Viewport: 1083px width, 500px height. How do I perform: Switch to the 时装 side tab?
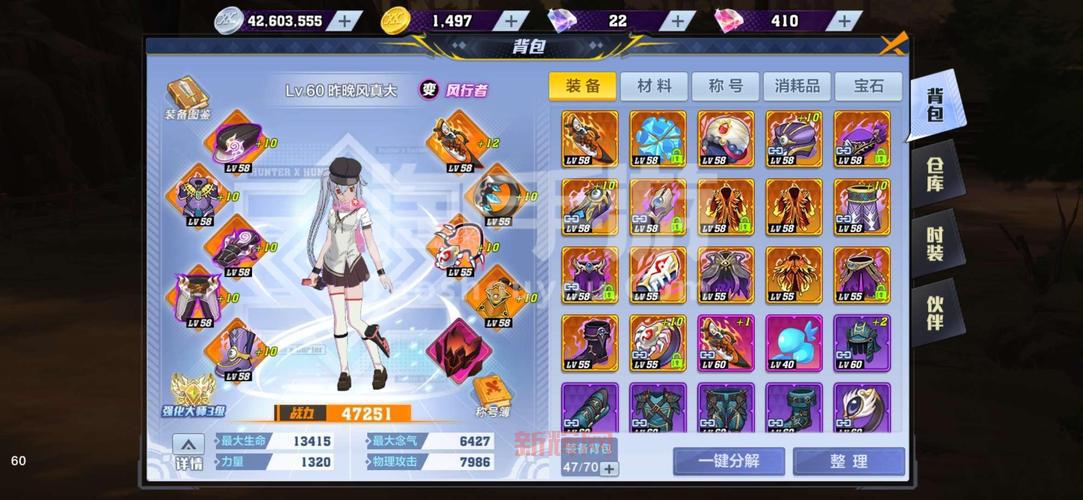[x=936, y=243]
